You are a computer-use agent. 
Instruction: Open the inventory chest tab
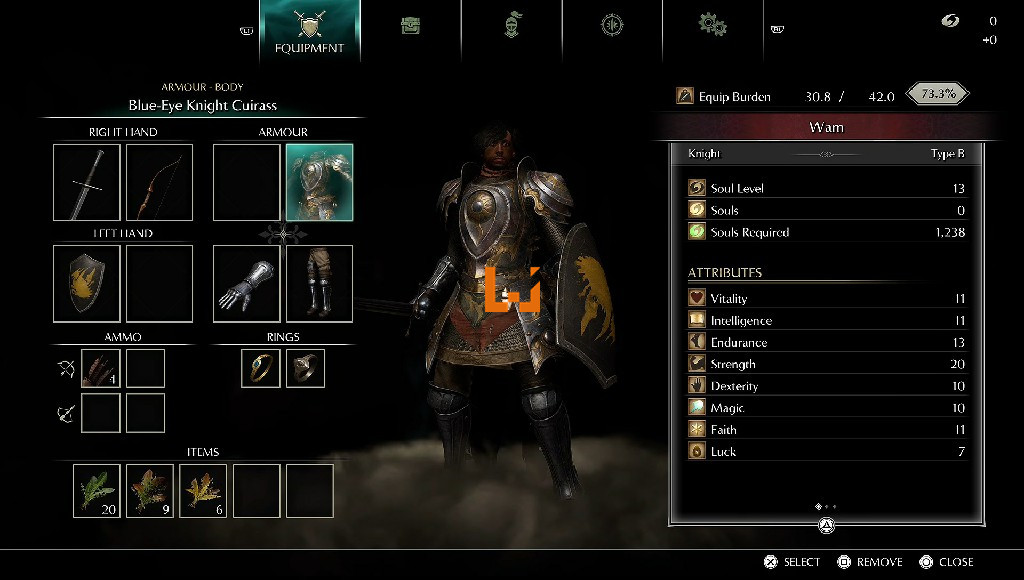410,26
